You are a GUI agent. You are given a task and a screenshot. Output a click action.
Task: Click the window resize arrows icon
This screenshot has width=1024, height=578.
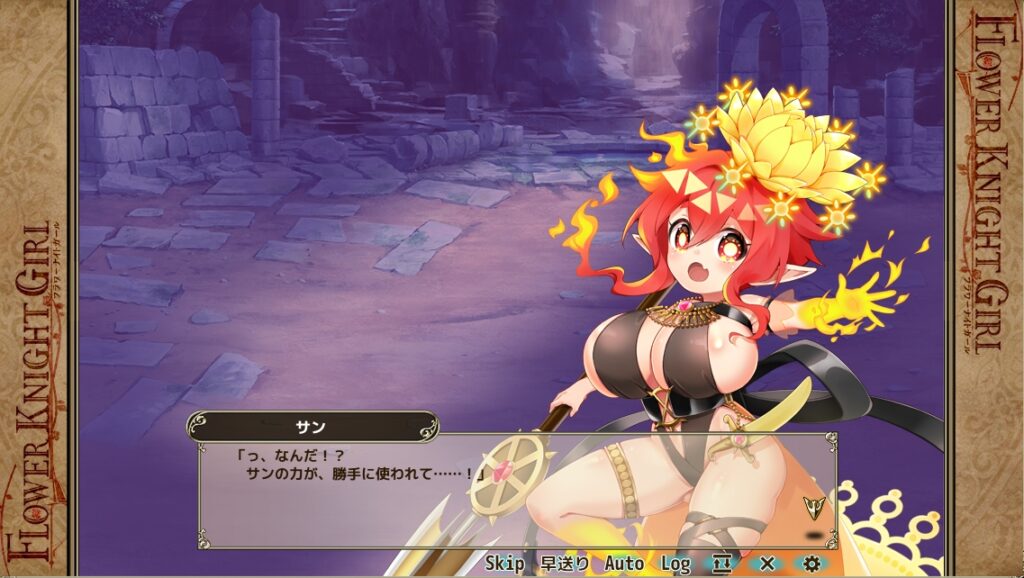722,564
